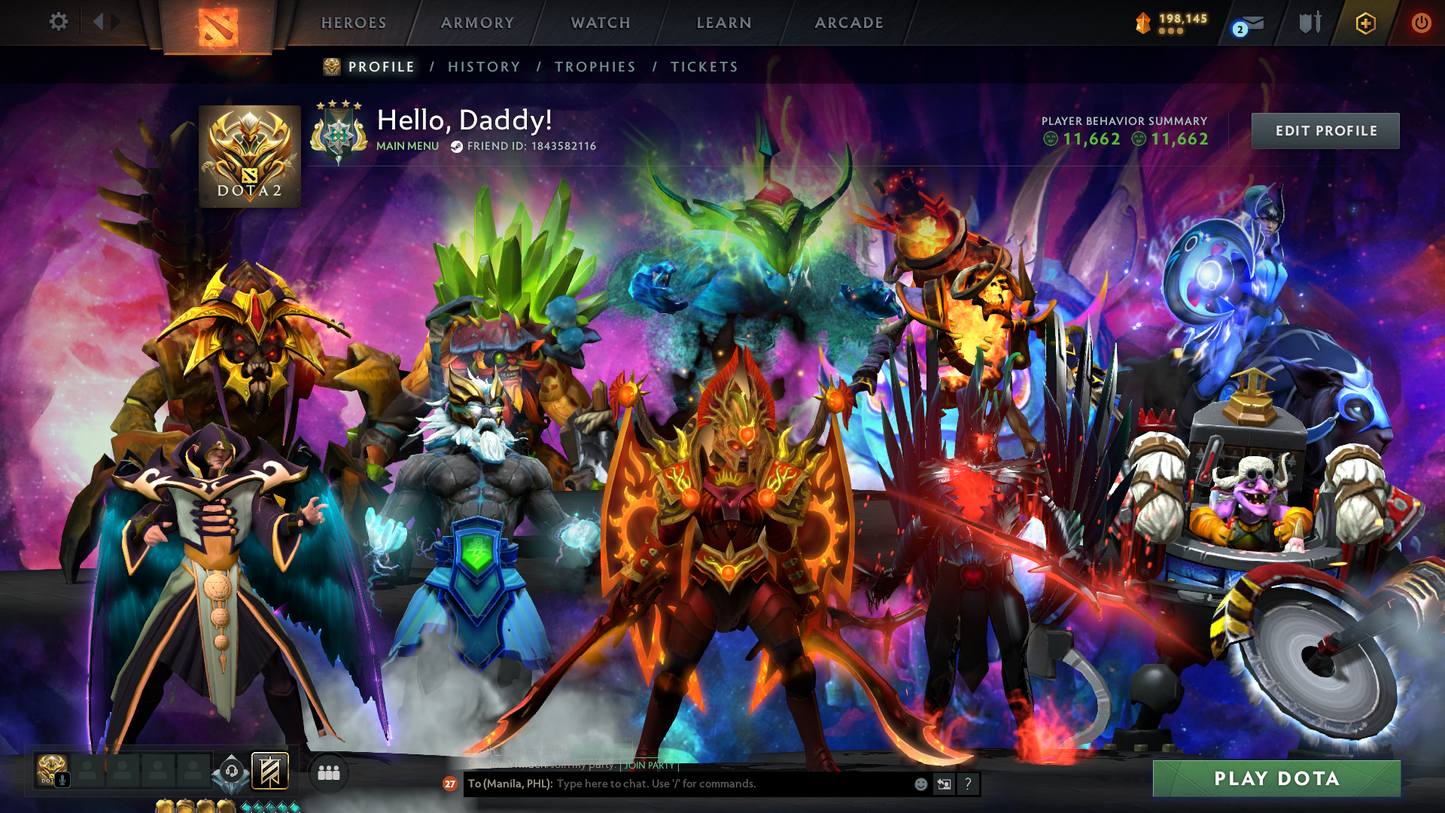Switch to the History tab
The image size is (1445, 813).
tap(484, 67)
